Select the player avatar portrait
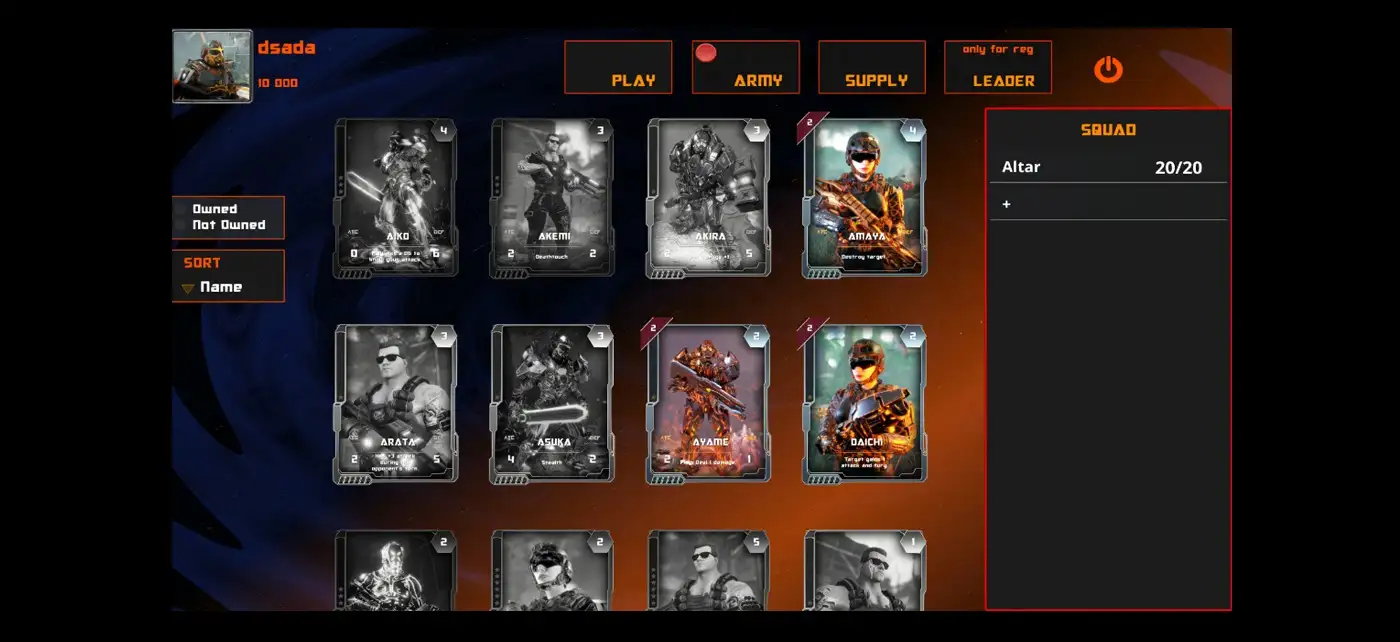The image size is (1400, 642). pyautogui.click(x=212, y=66)
